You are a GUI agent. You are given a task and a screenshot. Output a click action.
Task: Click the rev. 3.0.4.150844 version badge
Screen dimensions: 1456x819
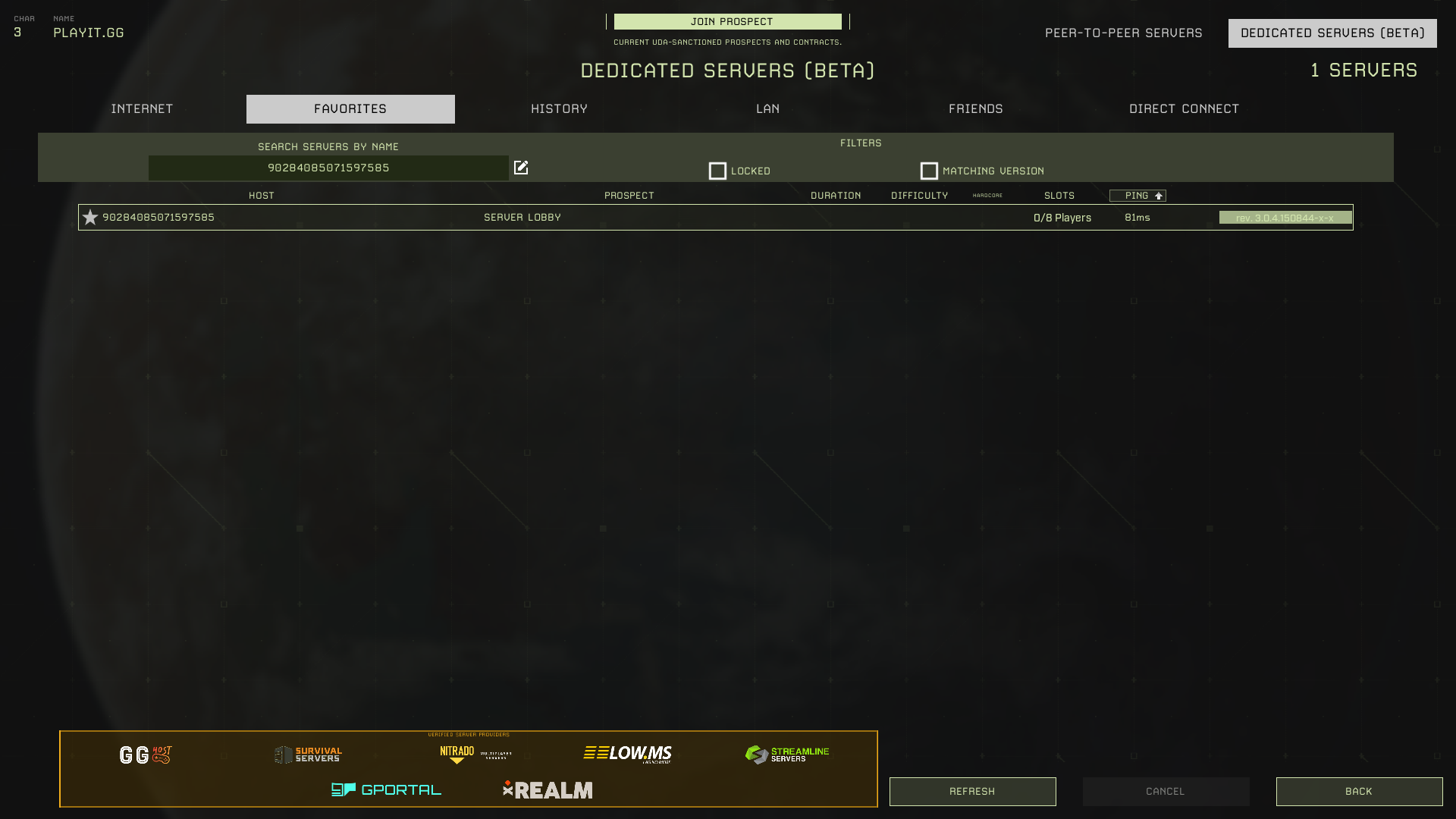pos(1285,217)
